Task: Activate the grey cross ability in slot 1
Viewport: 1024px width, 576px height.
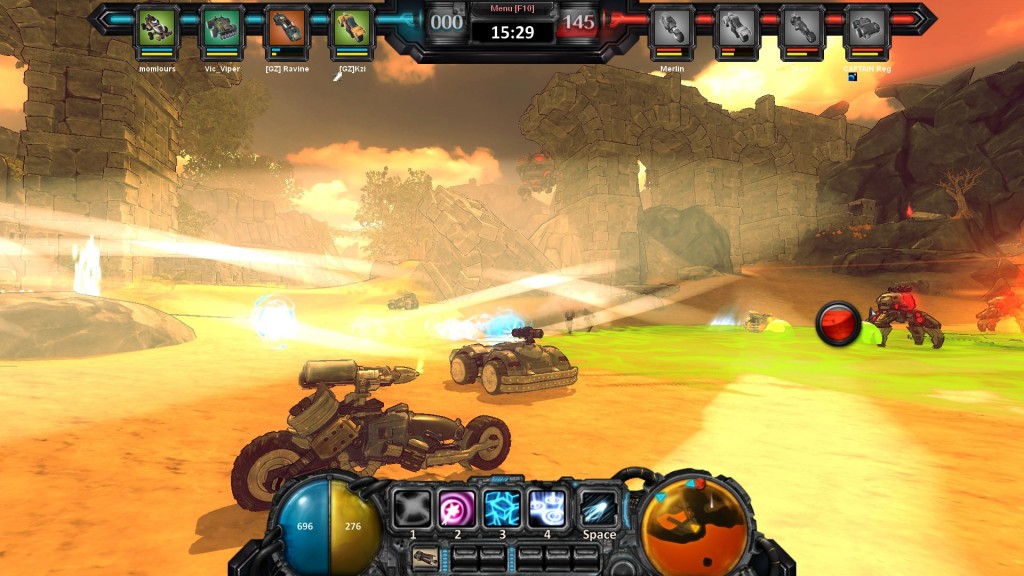Action: pyautogui.click(x=412, y=507)
